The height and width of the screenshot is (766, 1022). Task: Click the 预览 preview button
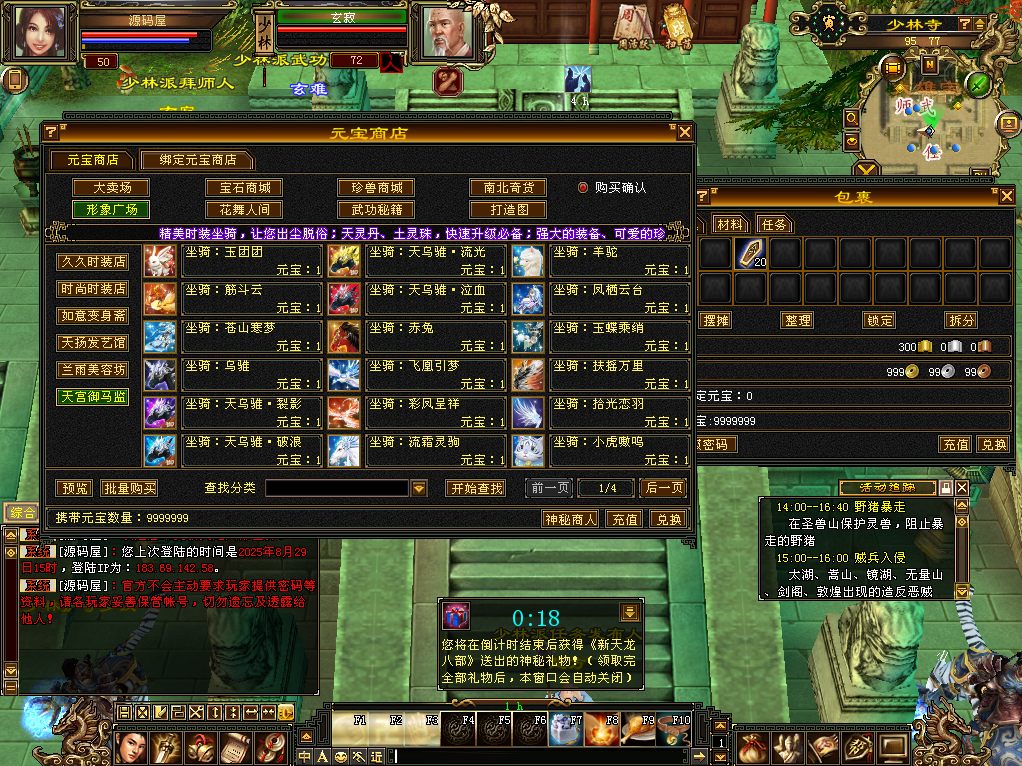click(x=75, y=489)
